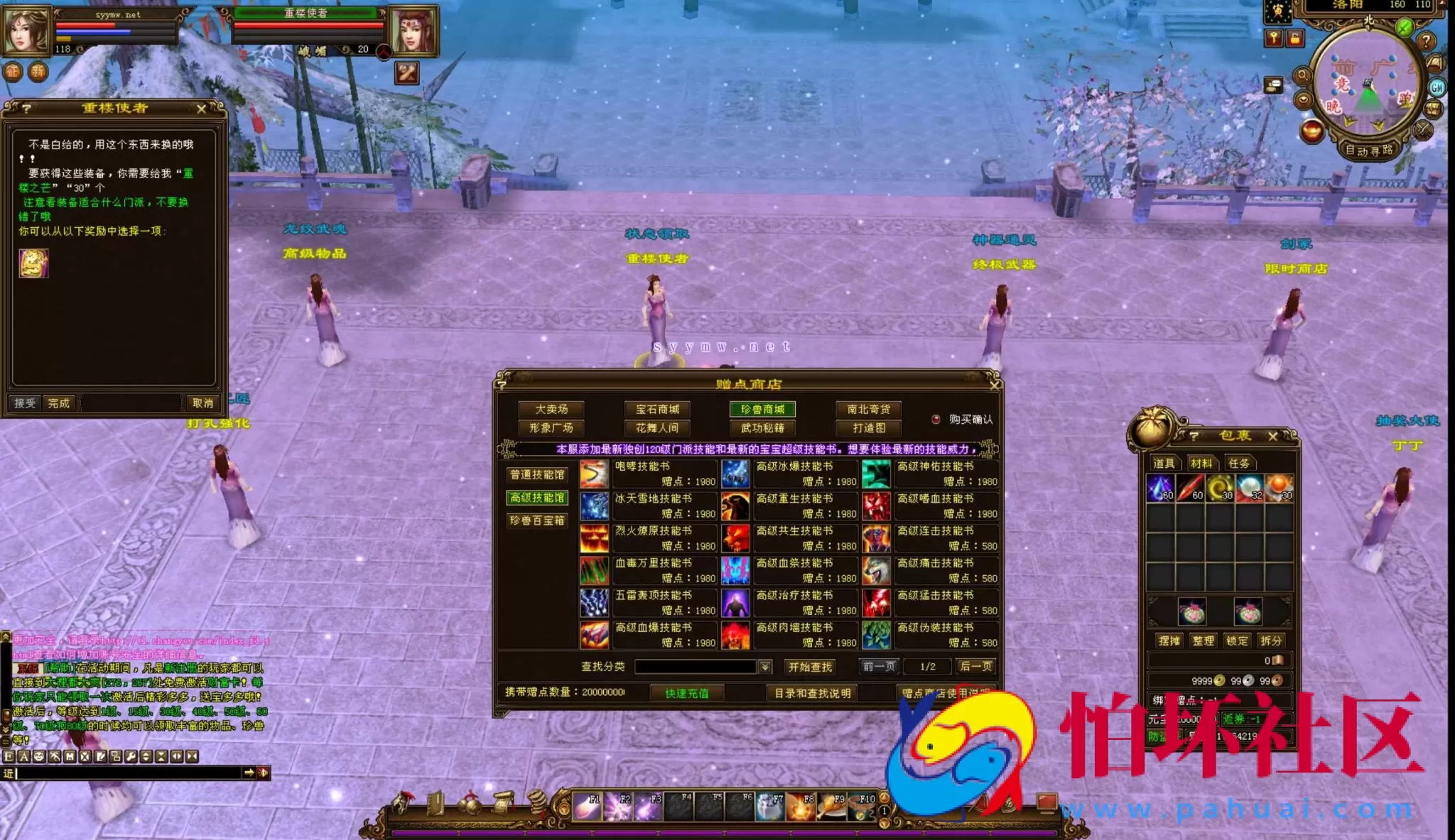The image size is (1455, 840).
Task: Click the magnifier zoom icon on the minimap
Action: (x=1304, y=75)
